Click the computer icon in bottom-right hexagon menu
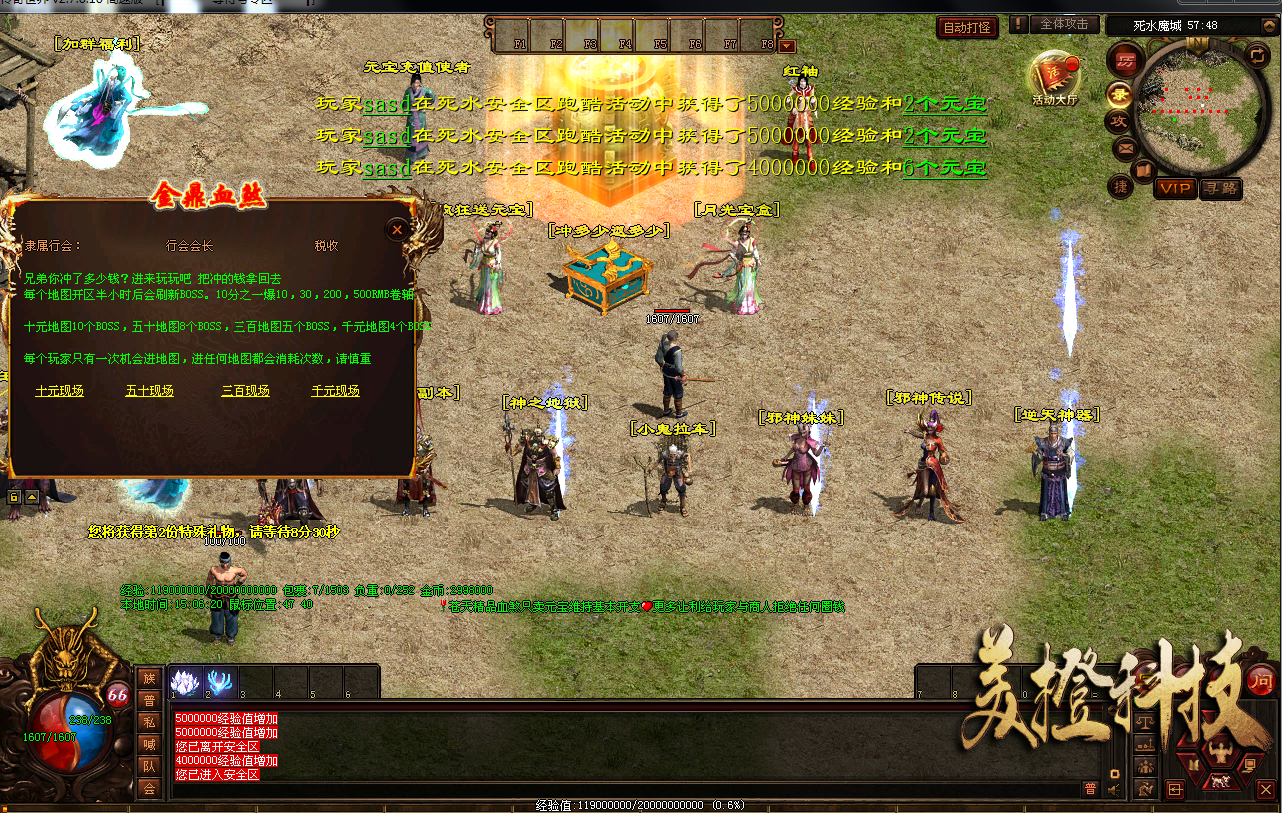 tap(1251, 765)
